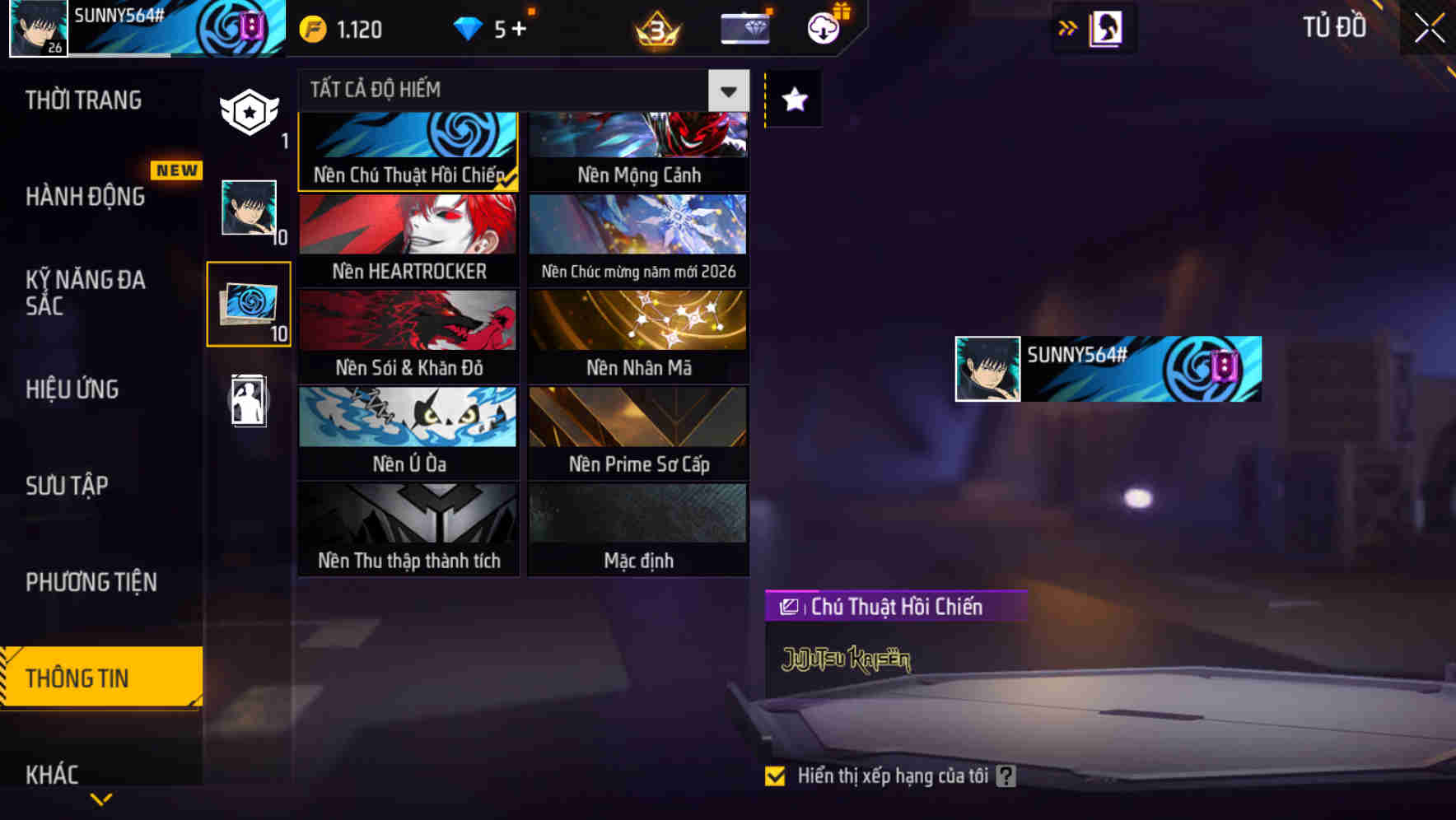This screenshot has height=820, width=1456.
Task: Click the cloud download gift icon in top bar
Action: 824,27
